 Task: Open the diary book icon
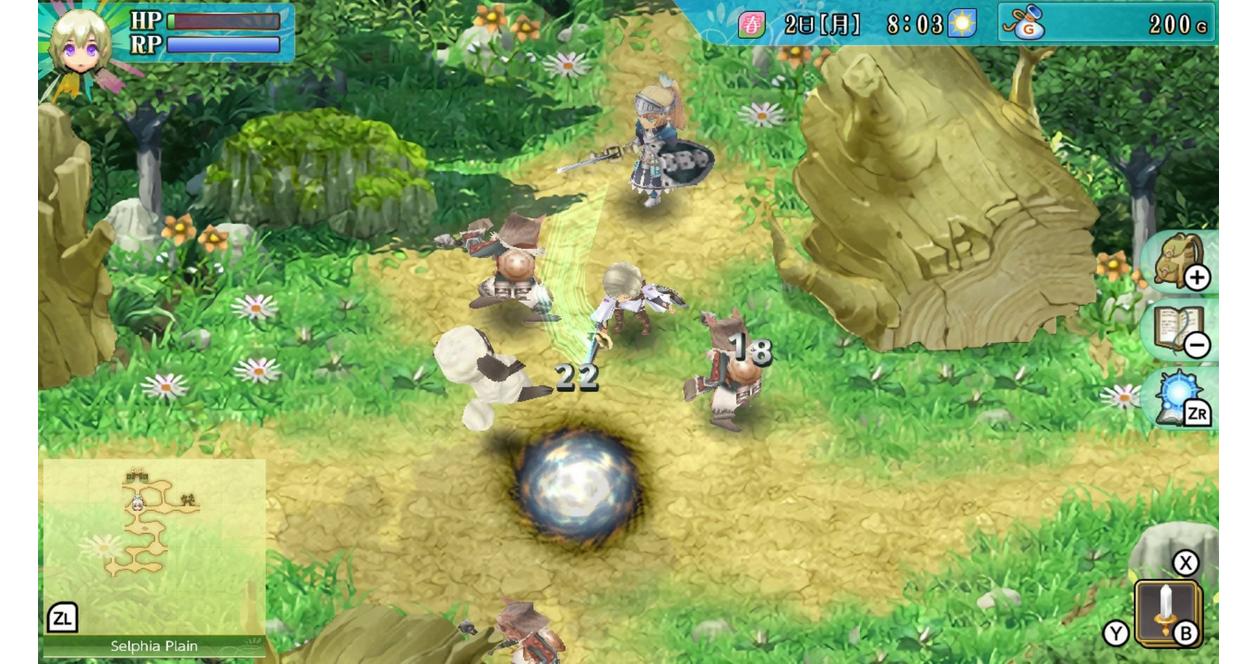[x=1180, y=330]
